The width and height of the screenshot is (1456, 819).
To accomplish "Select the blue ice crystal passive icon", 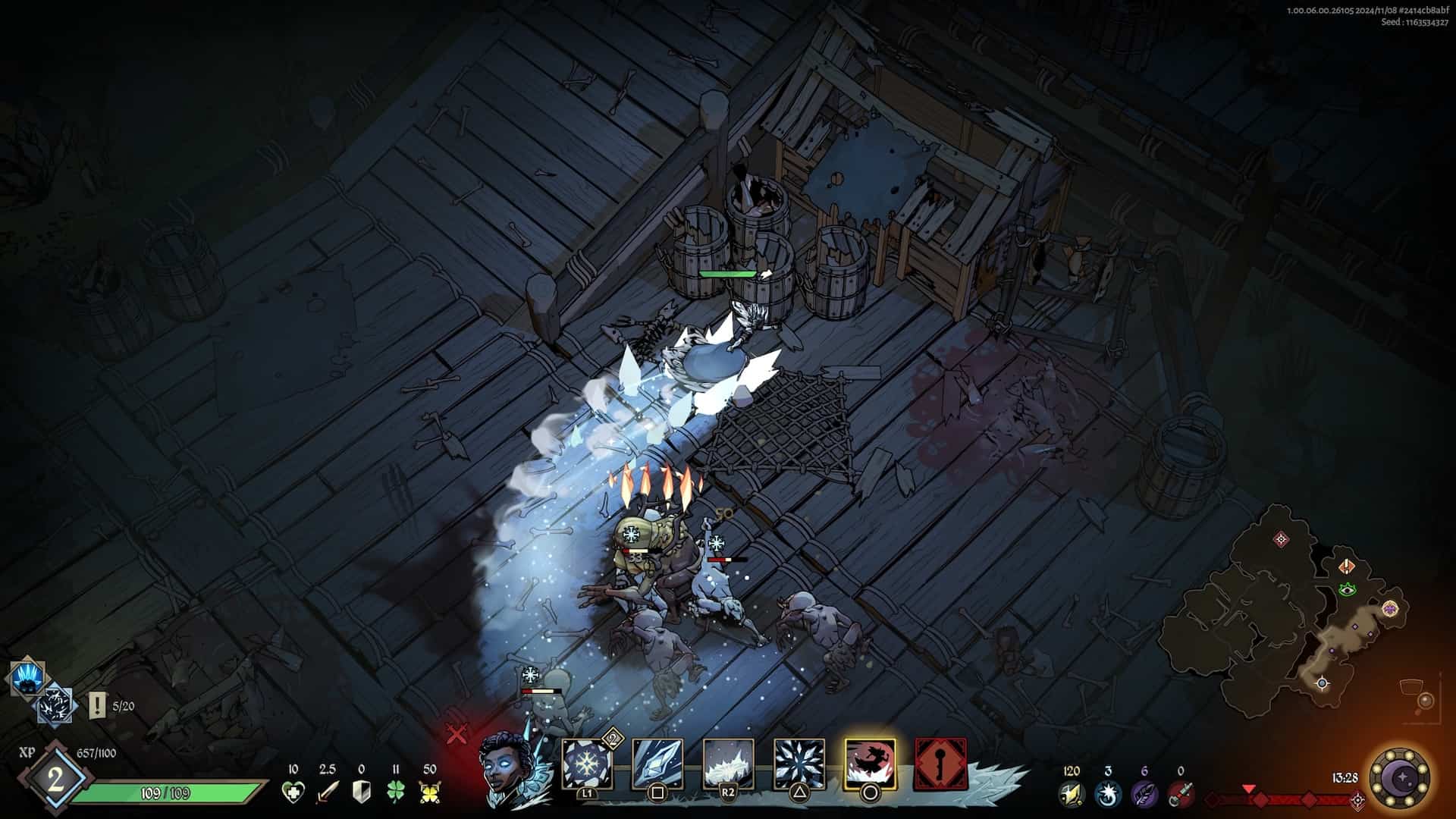I will [x=28, y=678].
